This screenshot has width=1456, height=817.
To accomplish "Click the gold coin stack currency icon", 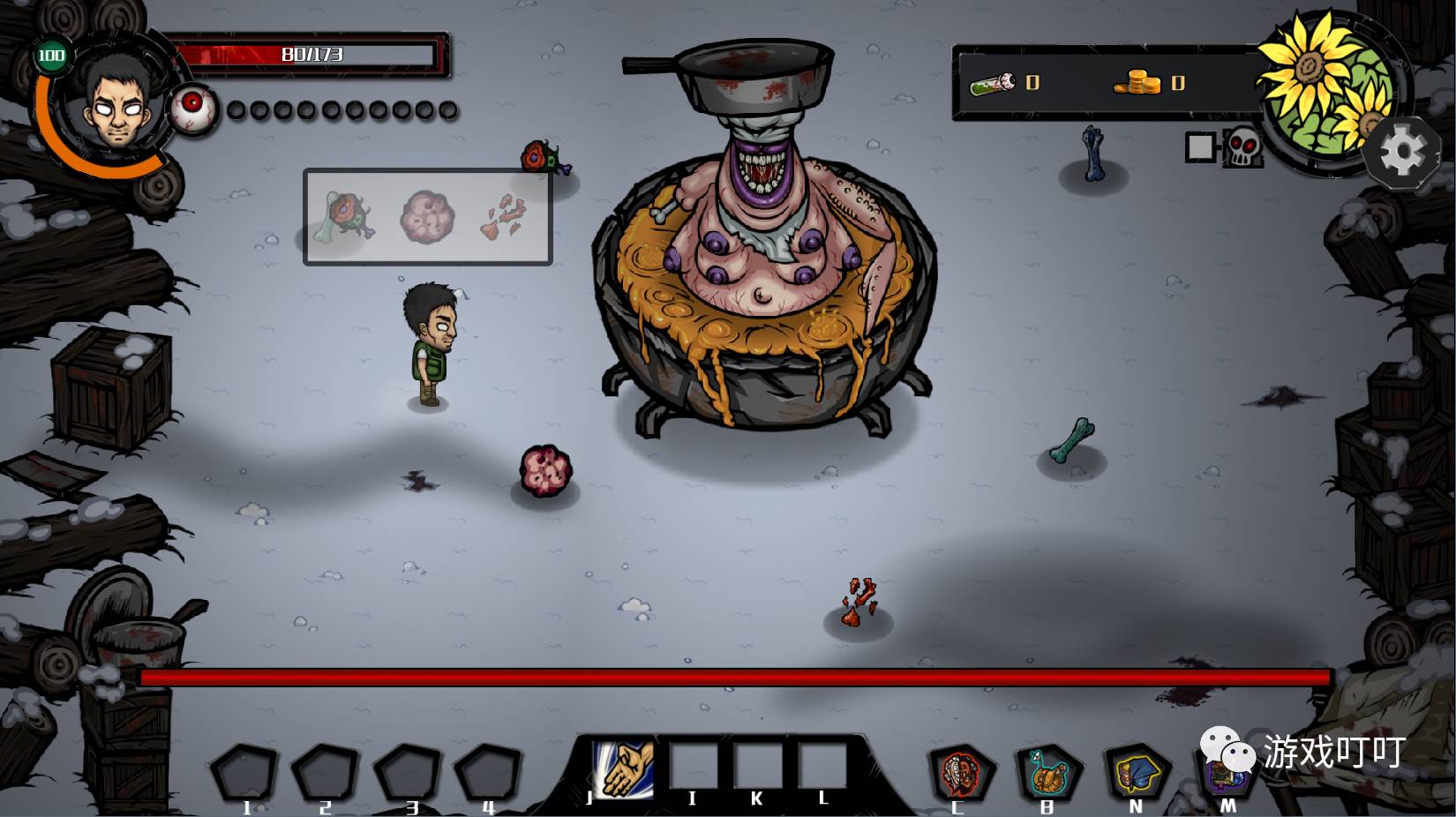I will [1138, 82].
